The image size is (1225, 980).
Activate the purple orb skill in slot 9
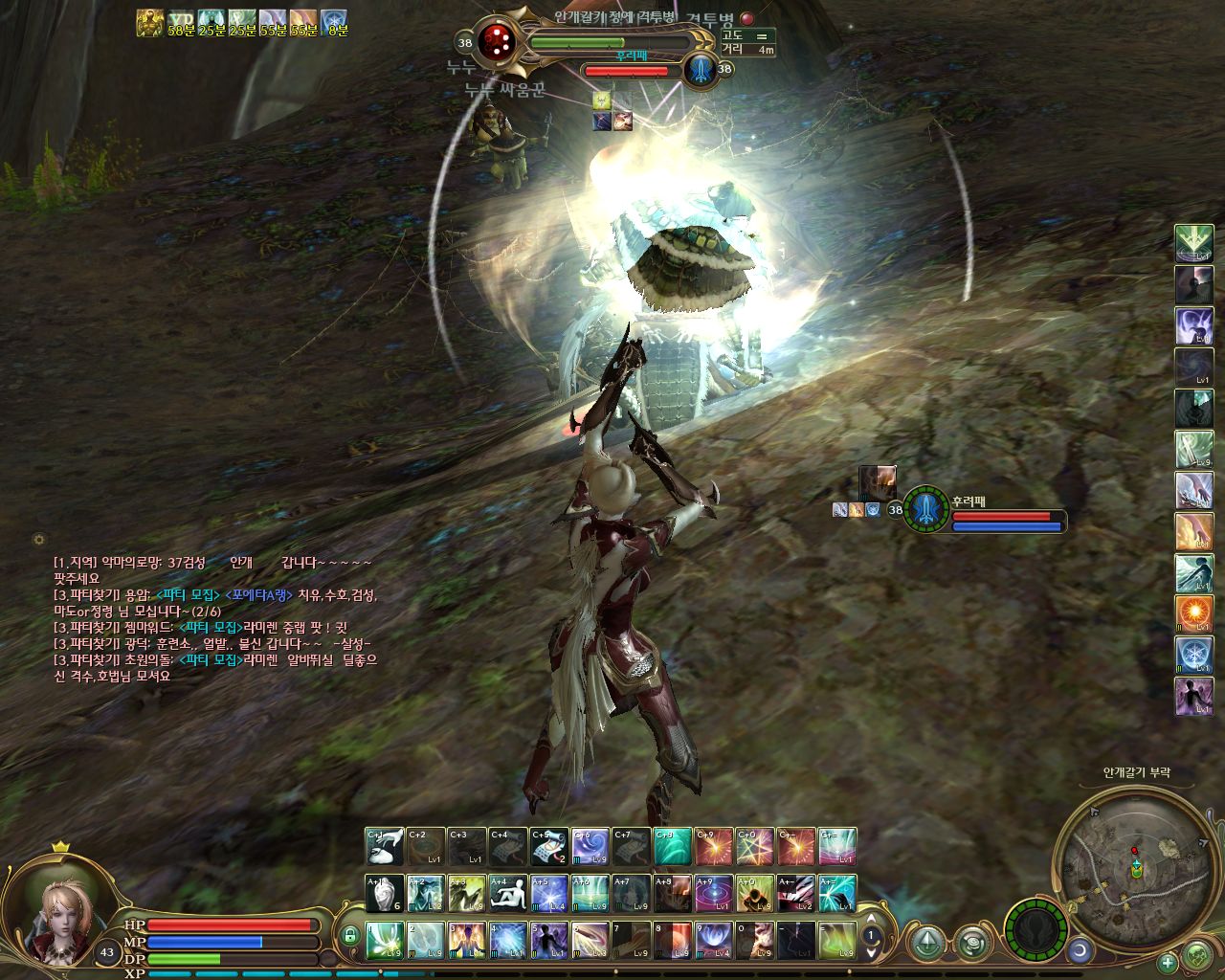tap(713, 940)
